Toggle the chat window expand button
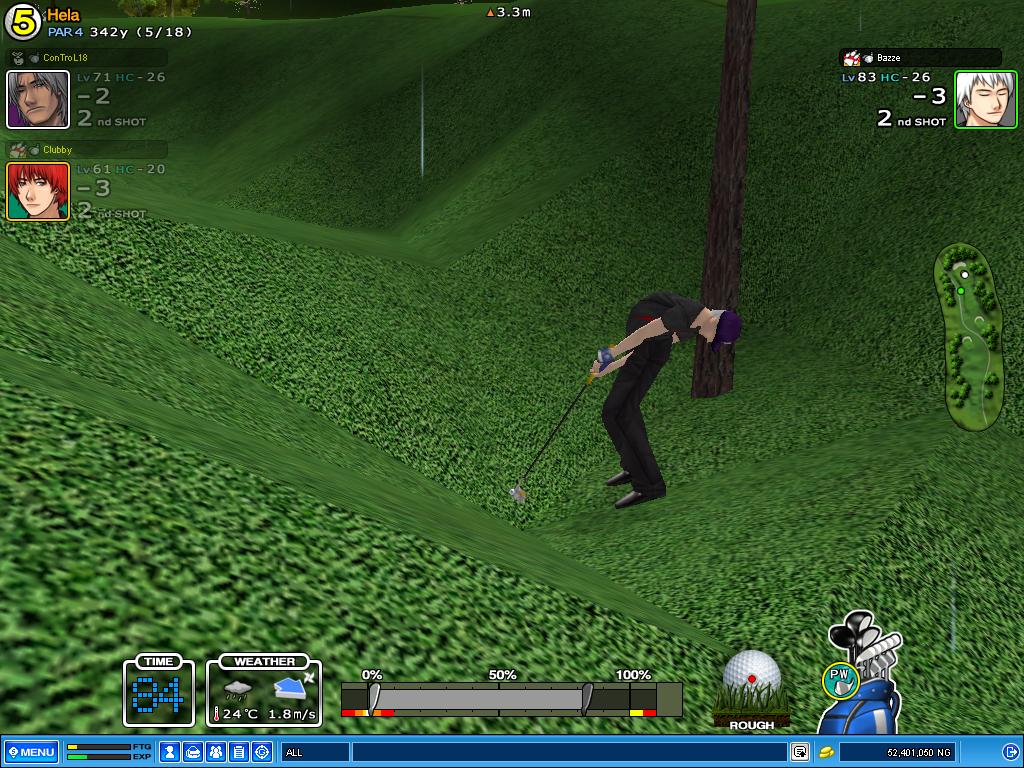 800,752
